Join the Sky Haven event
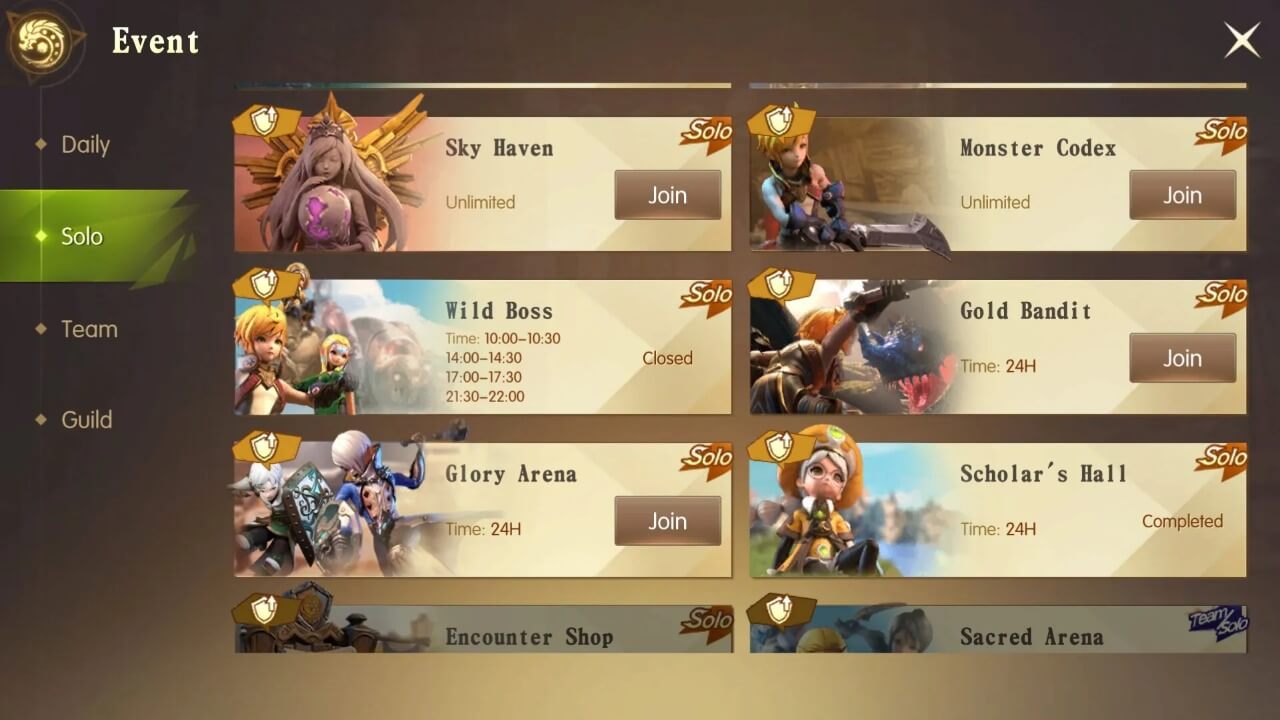Image resolution: width=1280 pixels, height=720 pixels. 667,195
